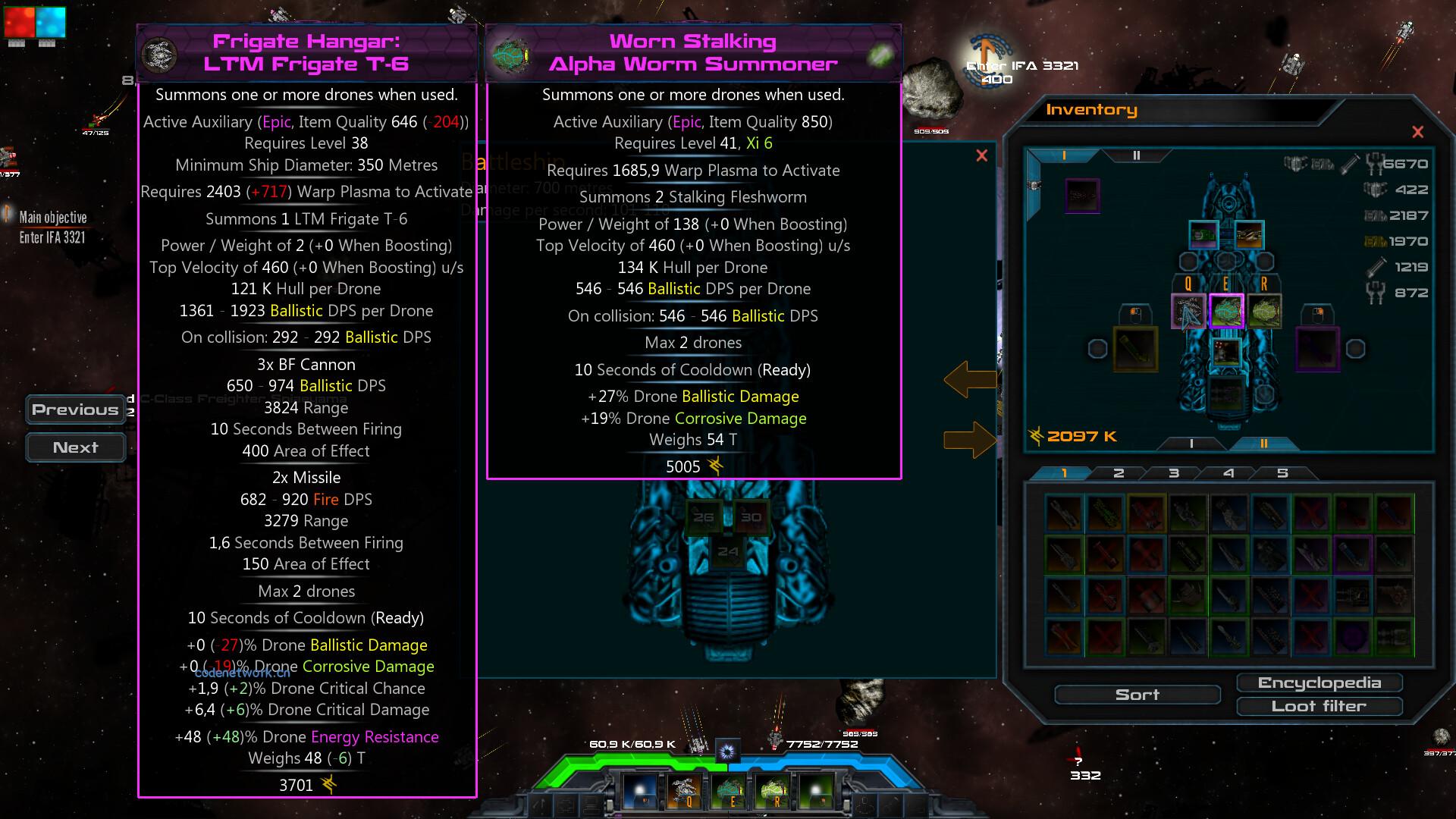Close the Inventory window
1456x819 pixels.
(x=1417, y=132)
